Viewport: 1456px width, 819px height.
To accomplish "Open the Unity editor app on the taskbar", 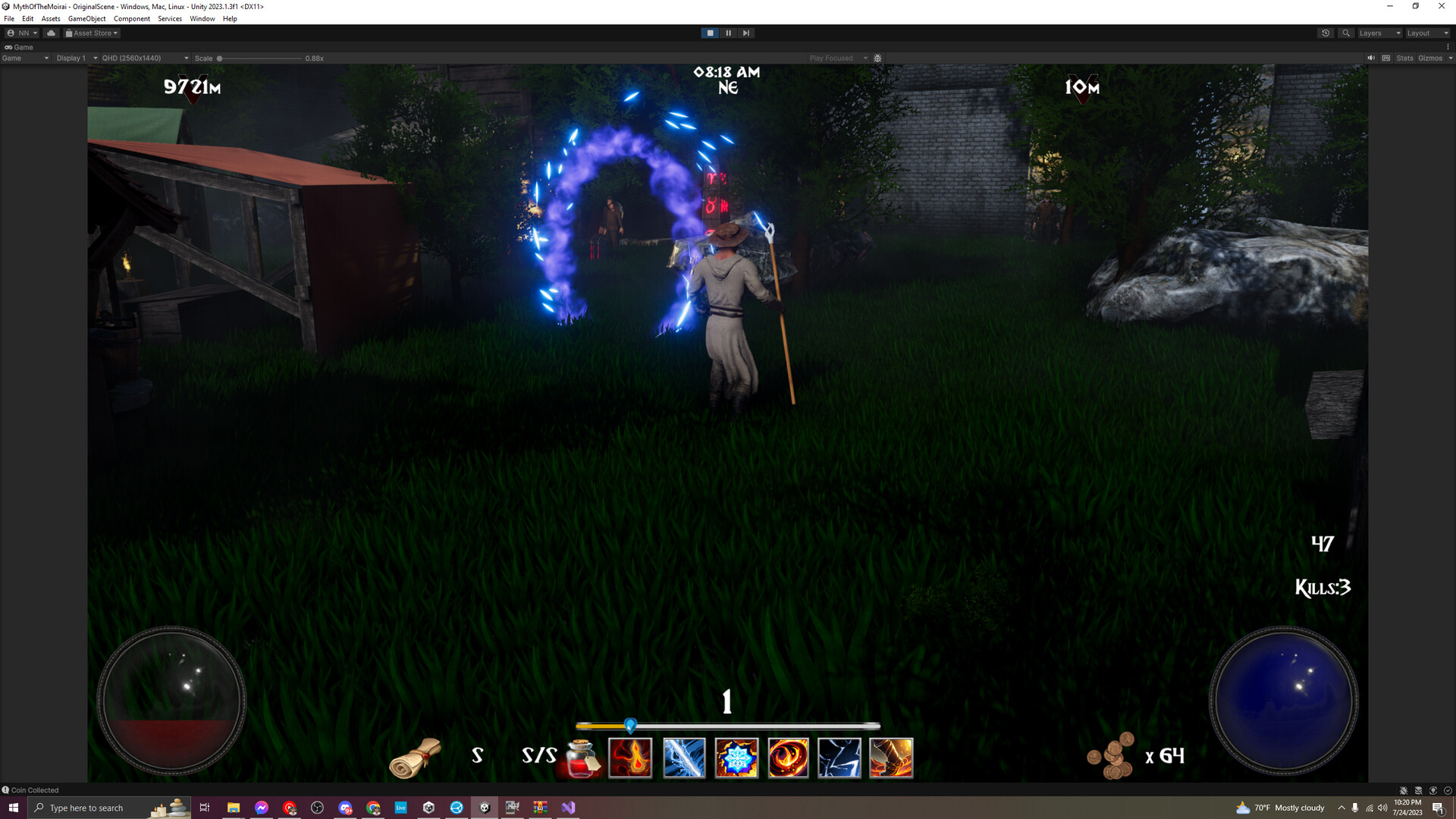I will [x=485, y=808].
